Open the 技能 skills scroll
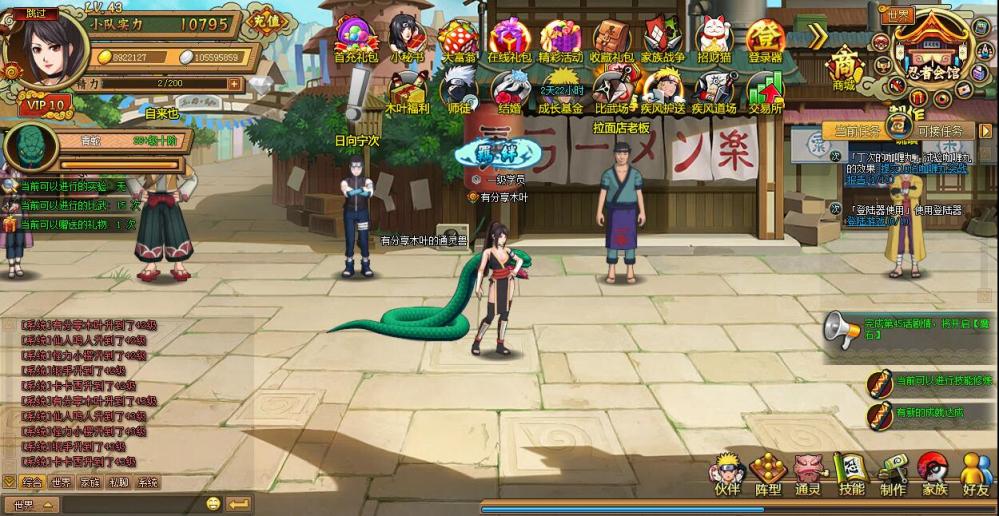This screenshot has height=516, width=999. click(851, 472)
